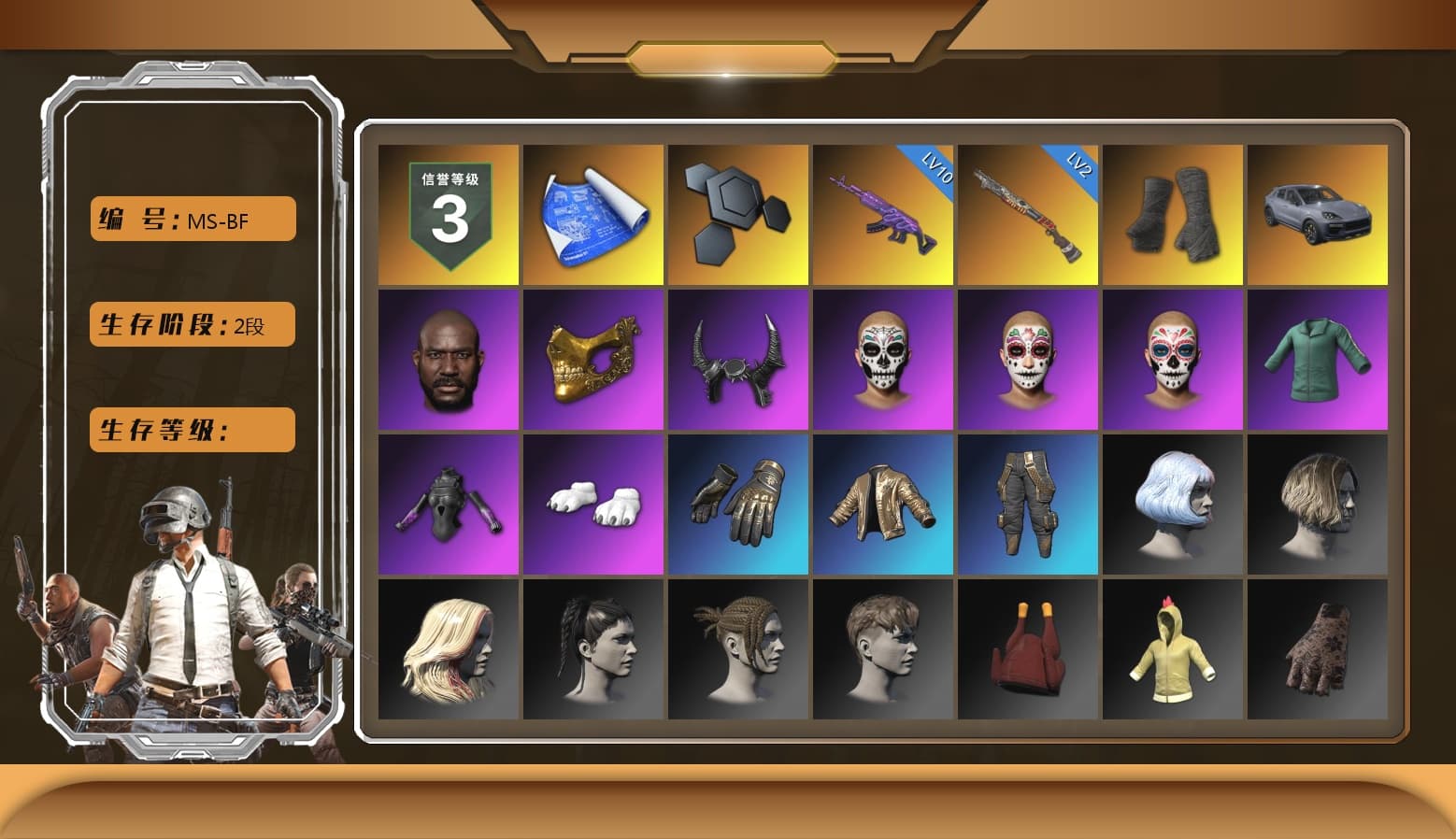Click the braided hairstyle item

click(x=738, y=649)
